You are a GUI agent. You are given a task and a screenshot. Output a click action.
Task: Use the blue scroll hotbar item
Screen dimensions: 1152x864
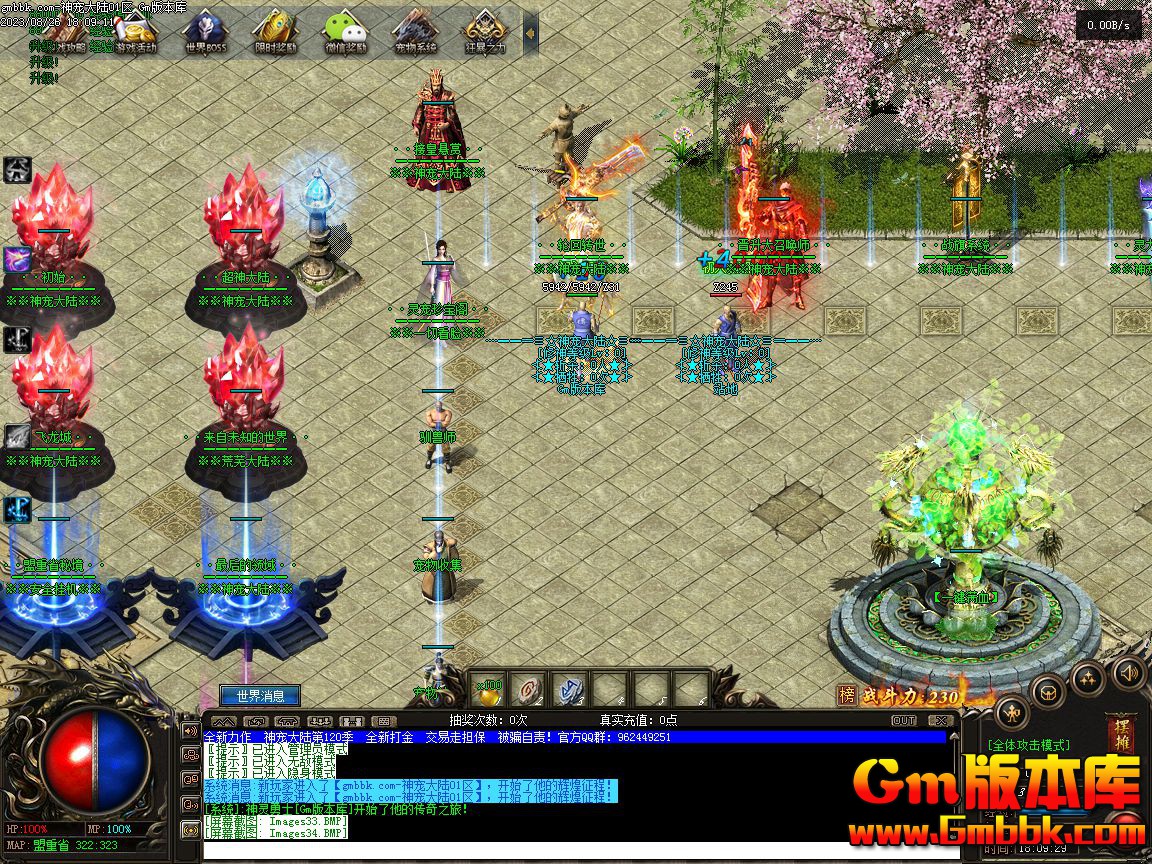pyautogui.click(x=569, y=690)
